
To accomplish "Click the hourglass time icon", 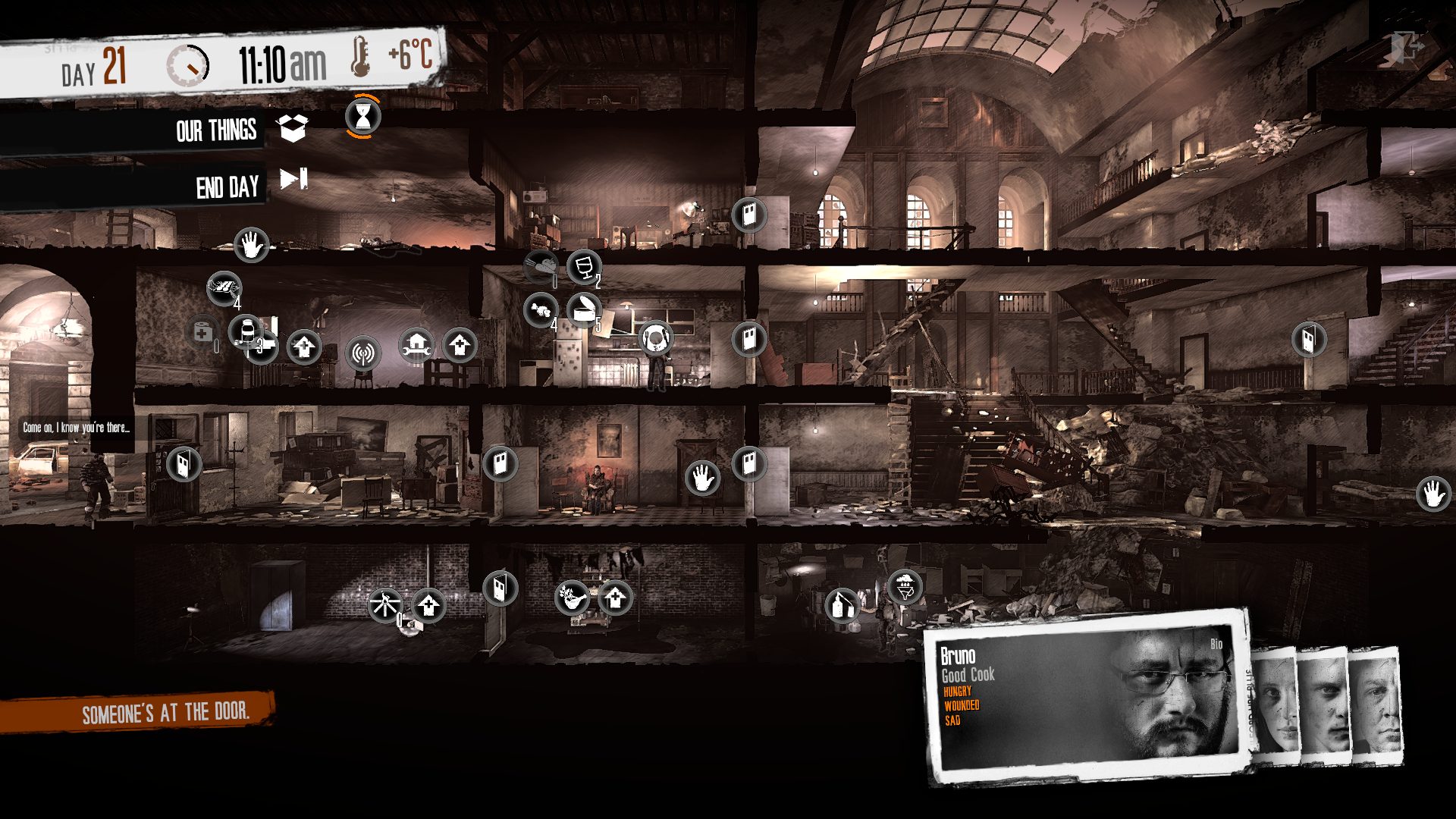I will (x=362, y=117).
